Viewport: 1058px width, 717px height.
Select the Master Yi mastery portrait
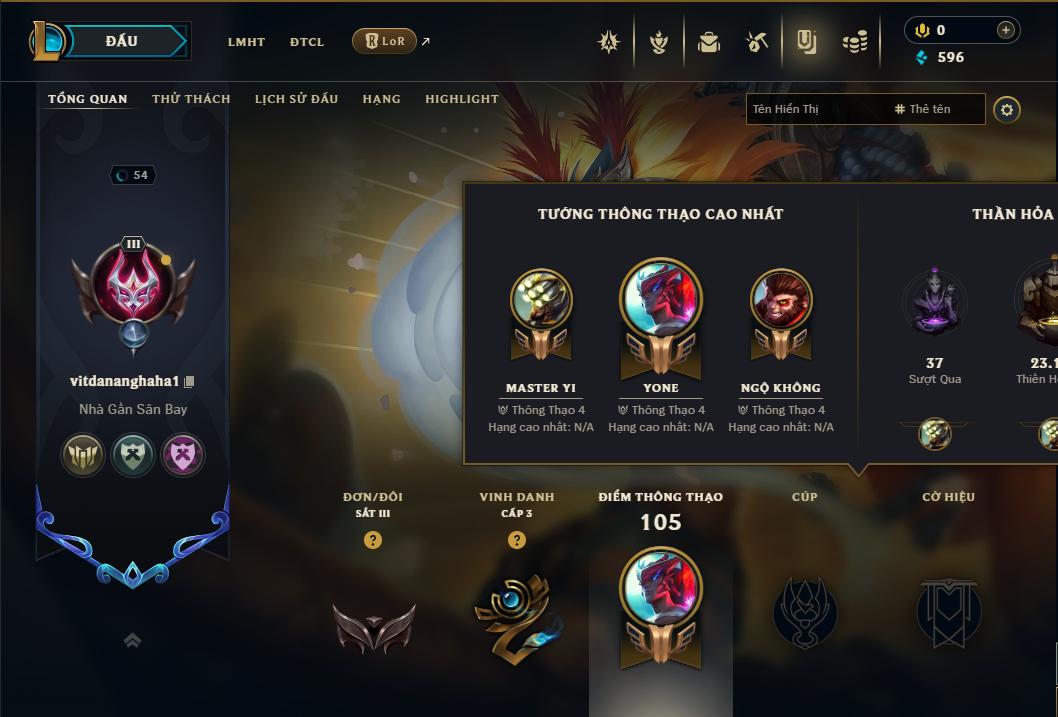(541, 300)
